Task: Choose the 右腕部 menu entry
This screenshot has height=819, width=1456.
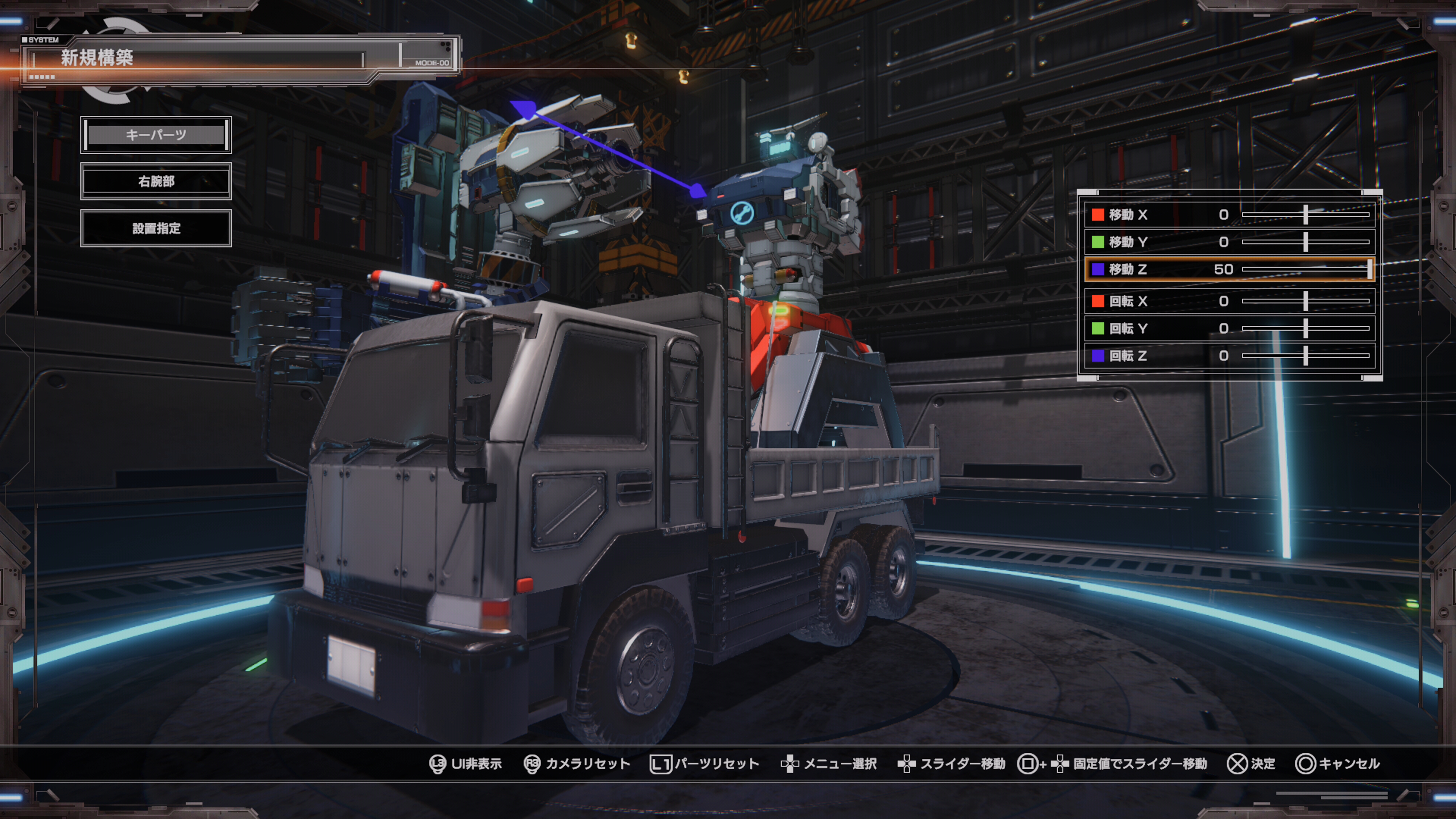Action: pos(156,182)
